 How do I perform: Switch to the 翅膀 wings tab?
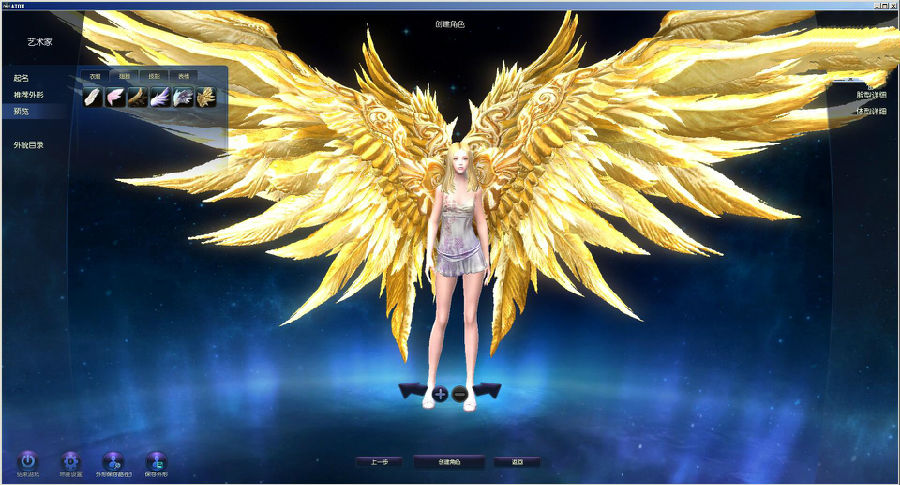pos(124,76)
